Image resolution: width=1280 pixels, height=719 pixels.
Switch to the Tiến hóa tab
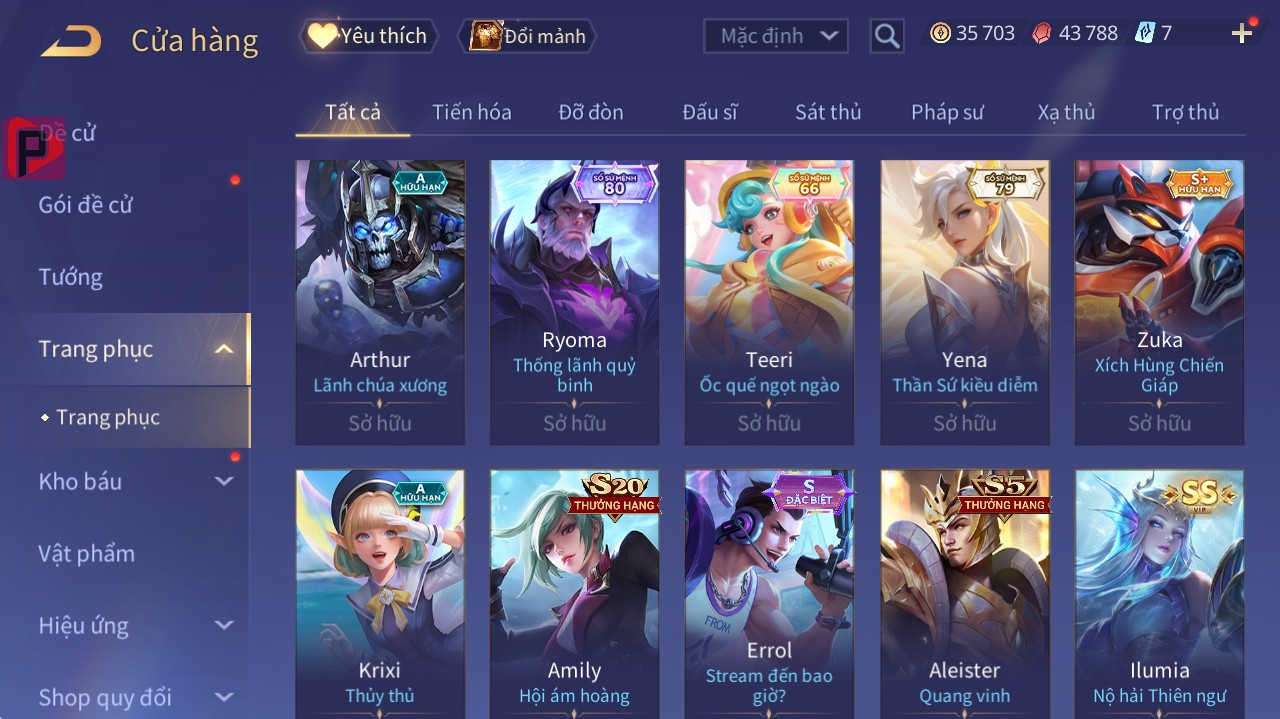tap(471, 112)
